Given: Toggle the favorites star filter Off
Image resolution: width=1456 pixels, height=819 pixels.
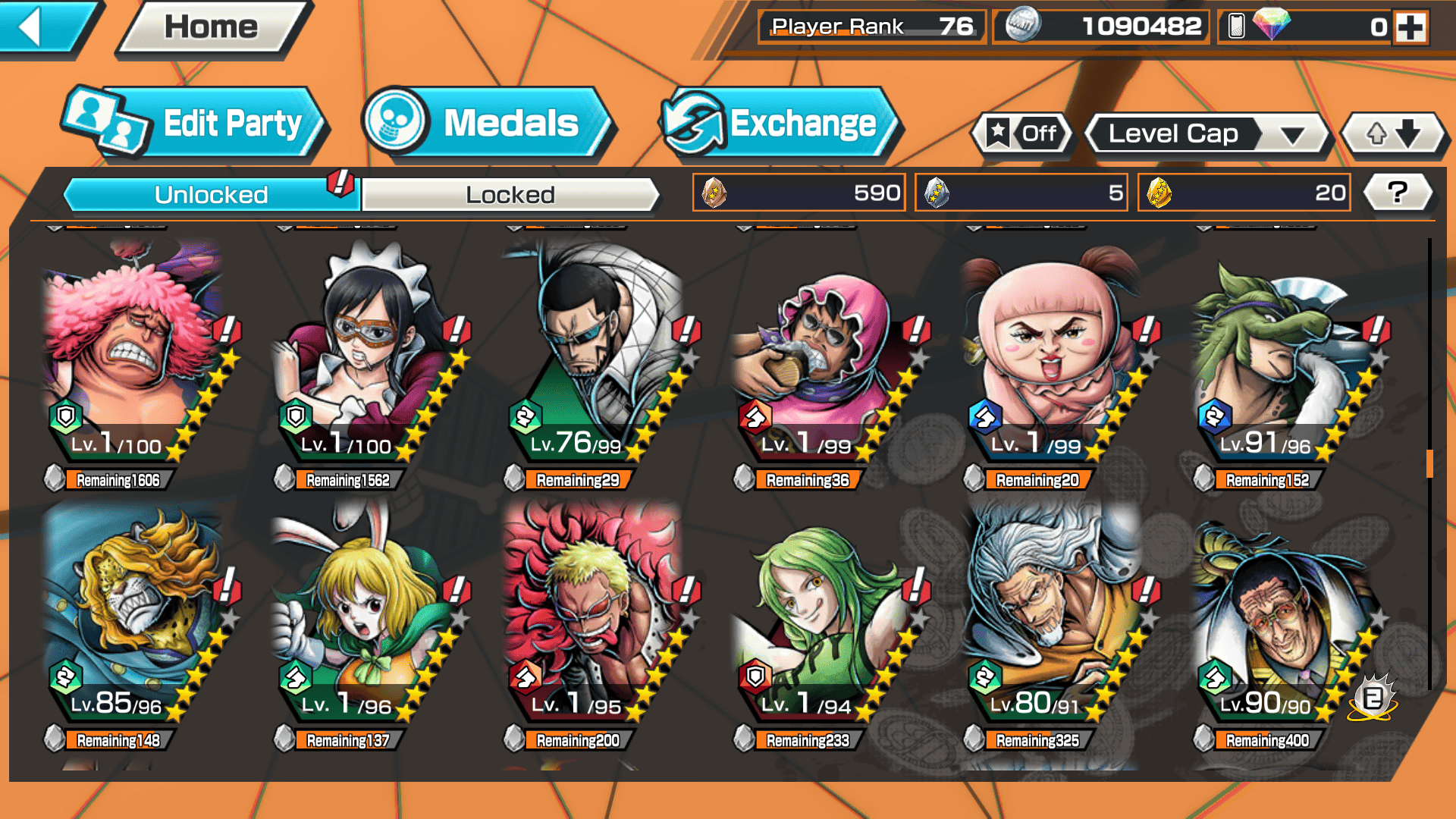Looking at the screenshot, I should (x=1022, y=134).
